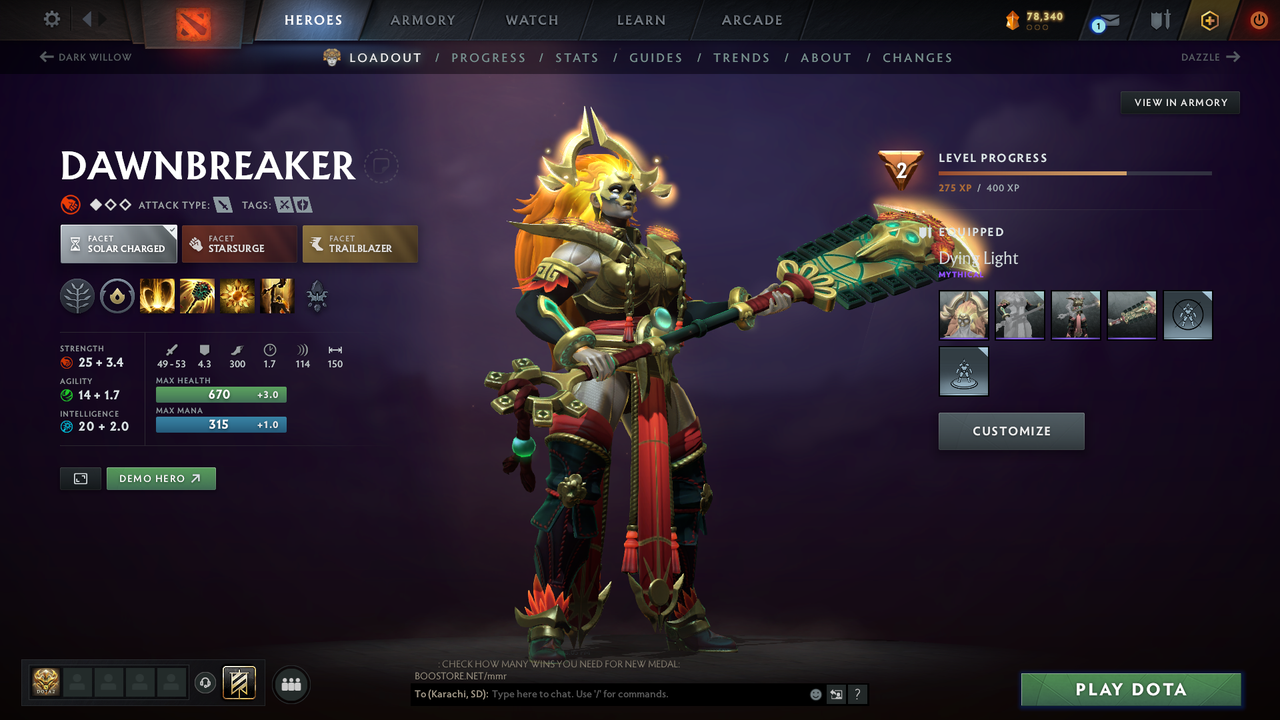Select the Solar Guardian ultimate icon
This screenshot has width=1280, height=720.
point(277,296)
